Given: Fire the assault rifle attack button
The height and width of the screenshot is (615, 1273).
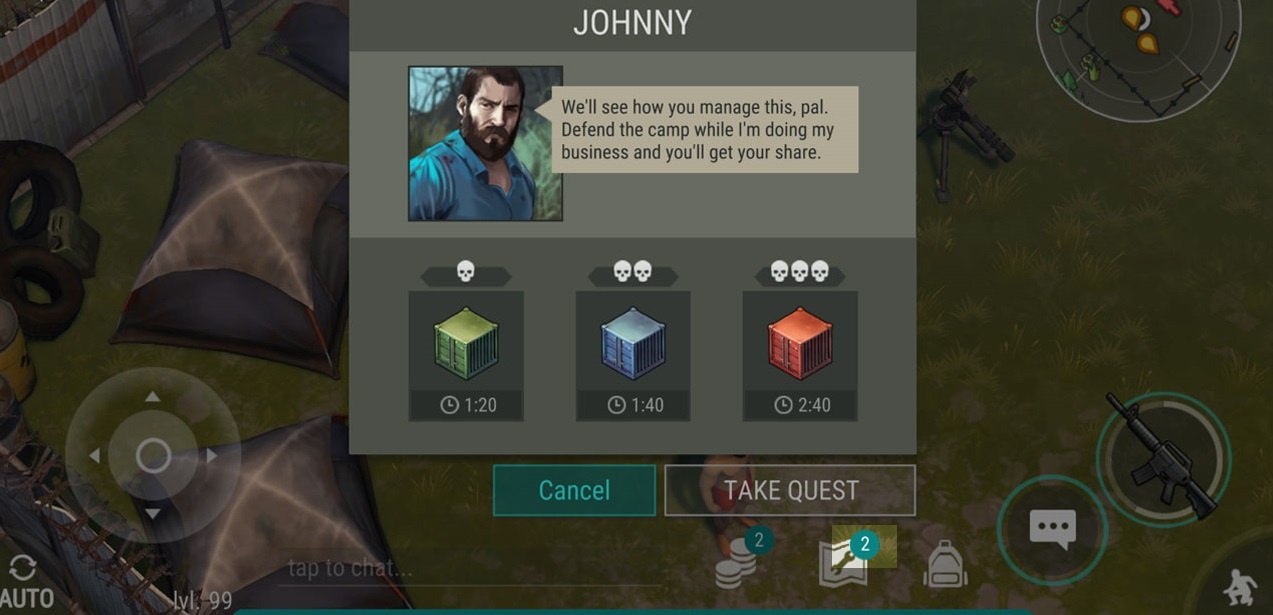Looking at the screenshot, I should click(1163, 456).
